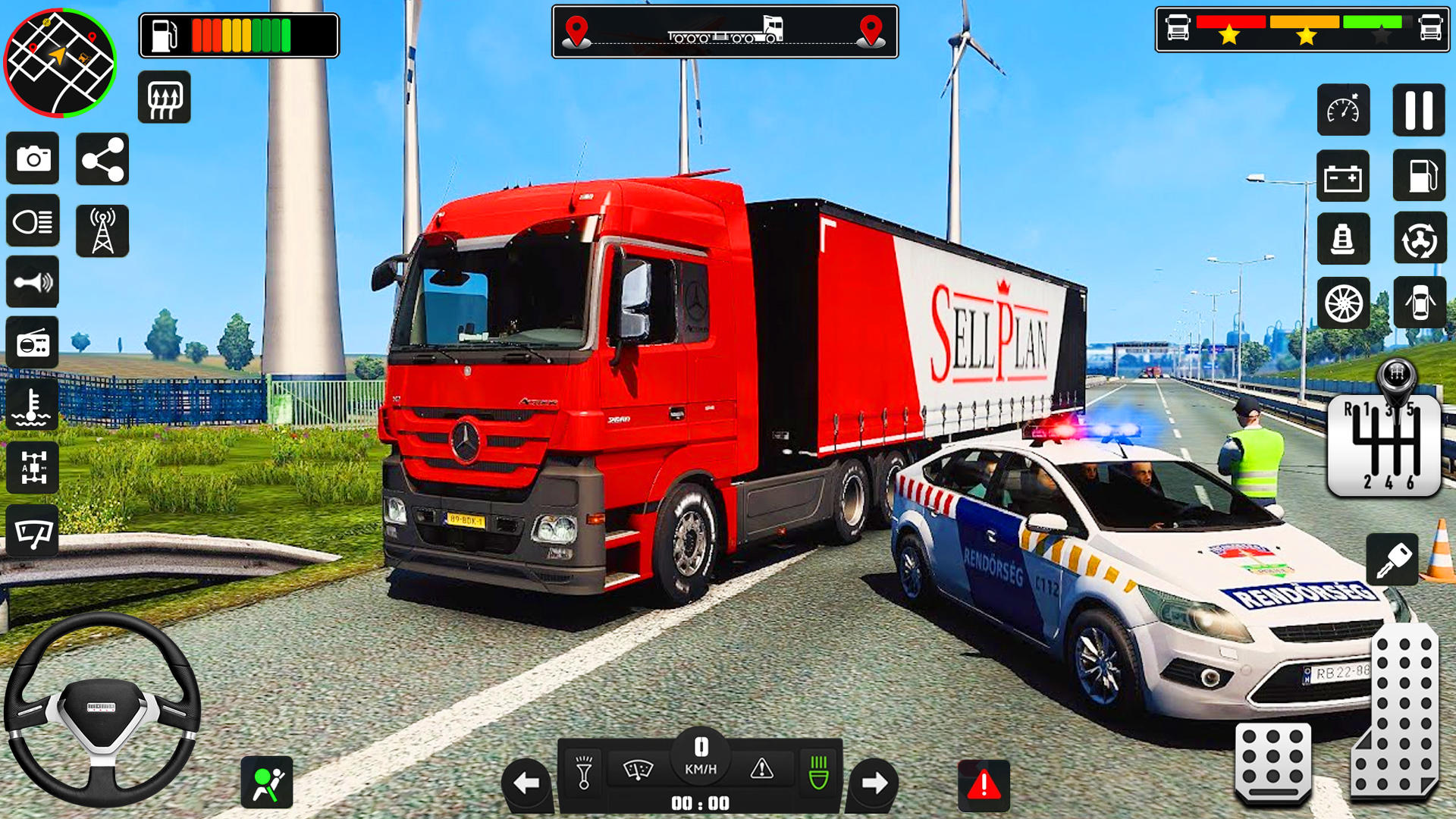Turn on the radio
The height and width of the screenshot is (819, 1456).
click(33, 342)
